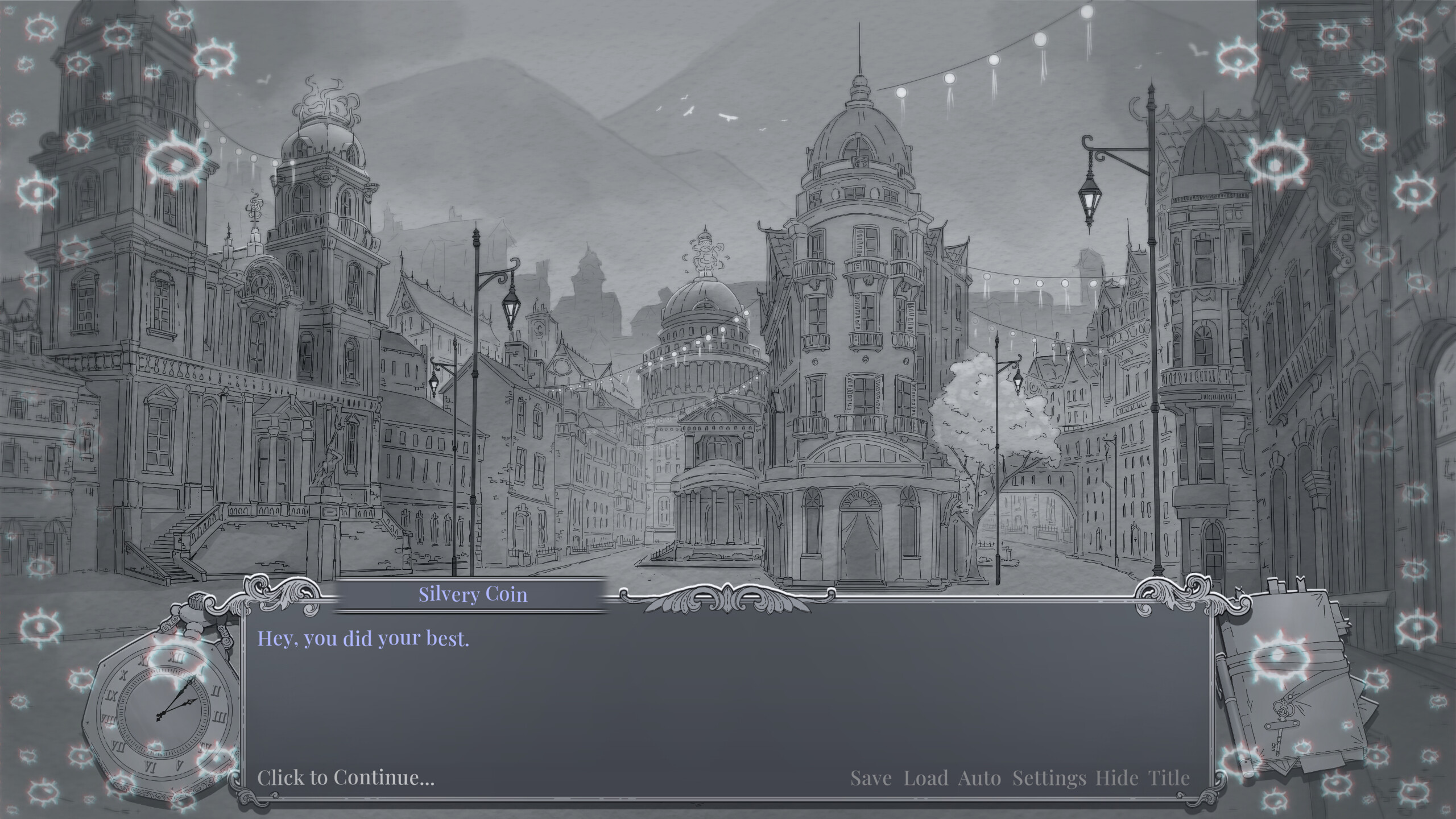This screenshot has height=819, width=1456.
Task: Load a saved game
Action: [926, 777]
